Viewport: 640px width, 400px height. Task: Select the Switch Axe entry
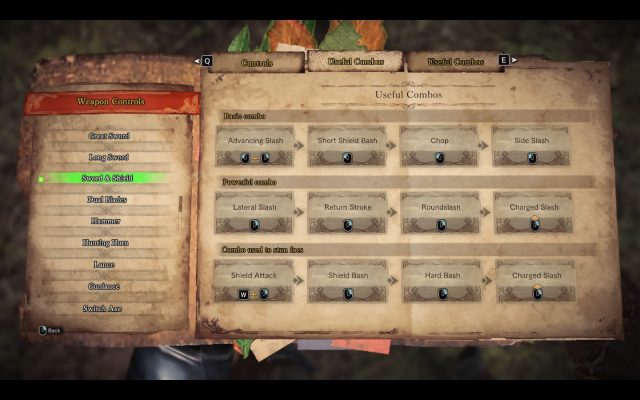107,308
